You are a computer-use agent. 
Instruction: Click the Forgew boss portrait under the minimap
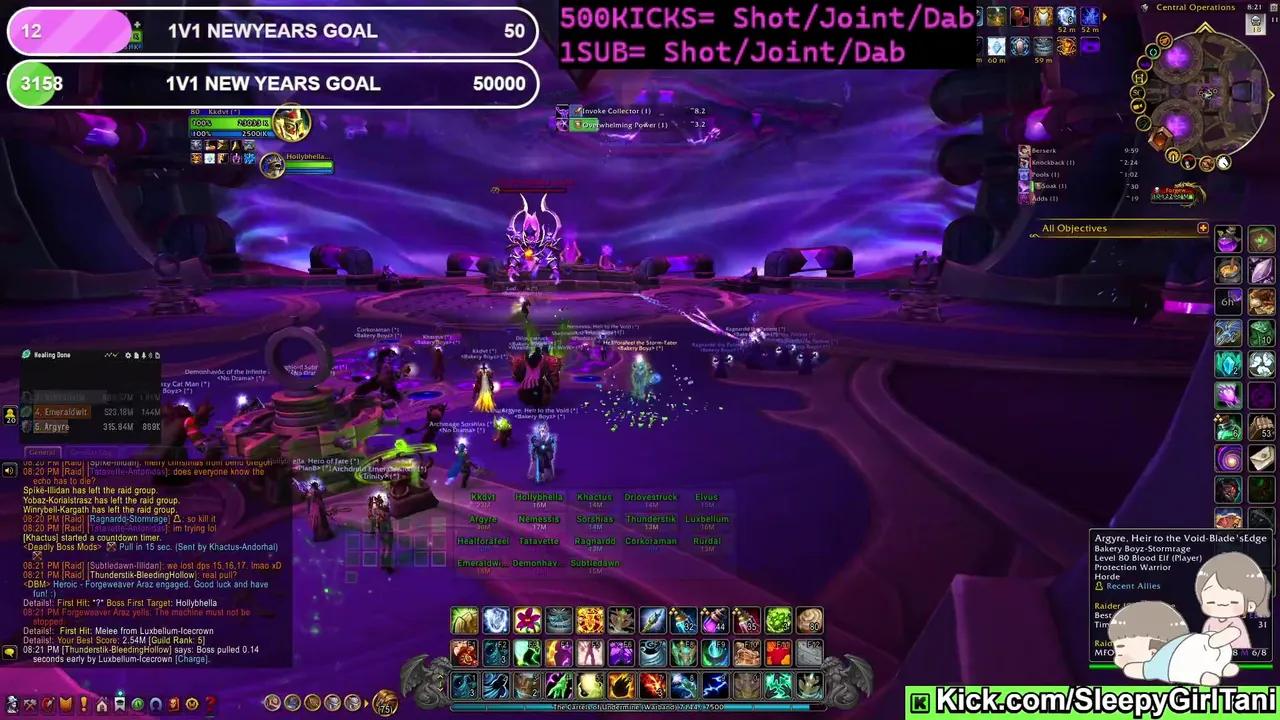pos(1176,191)
